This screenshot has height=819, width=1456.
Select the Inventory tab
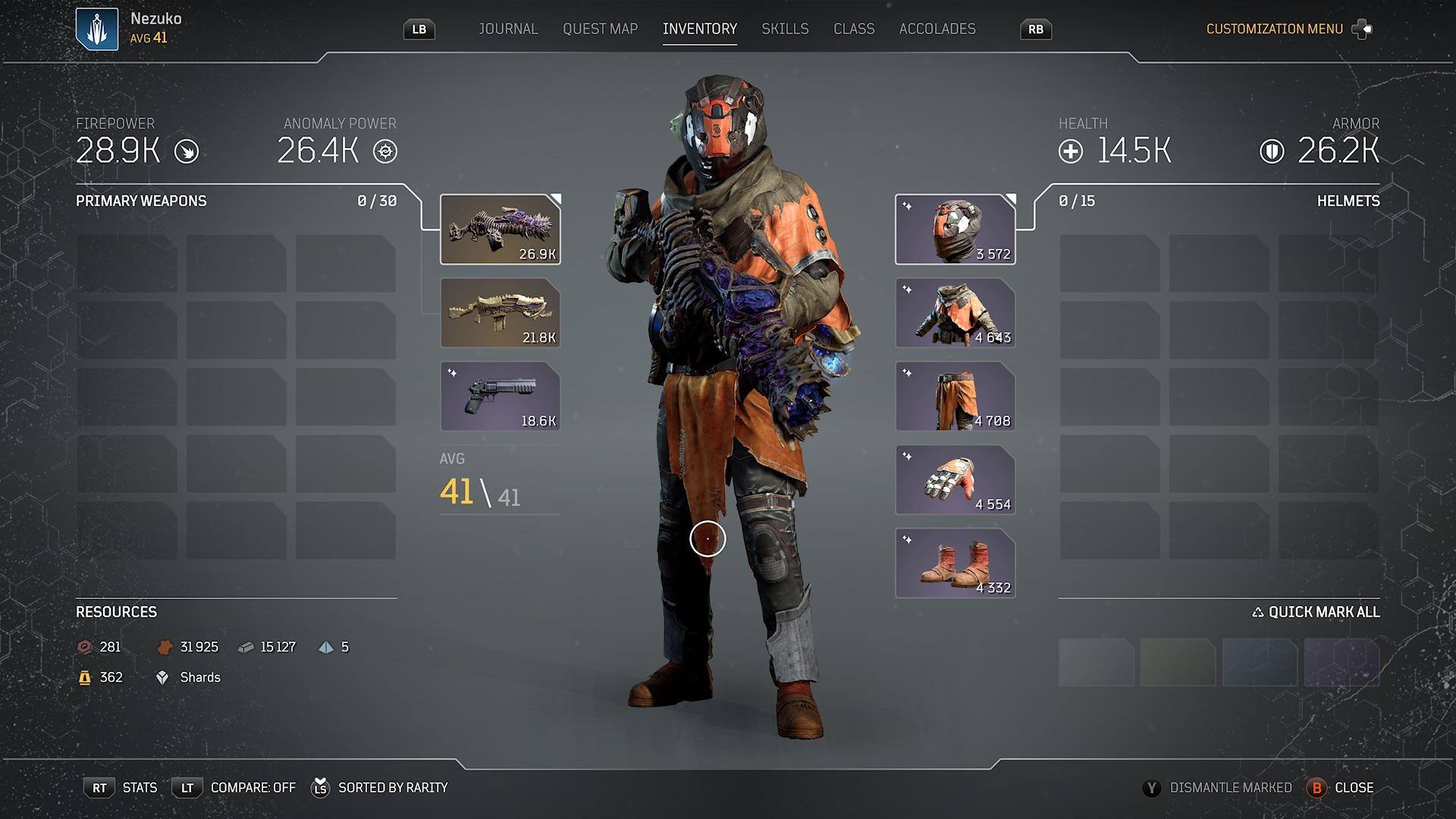pos(699,29)
